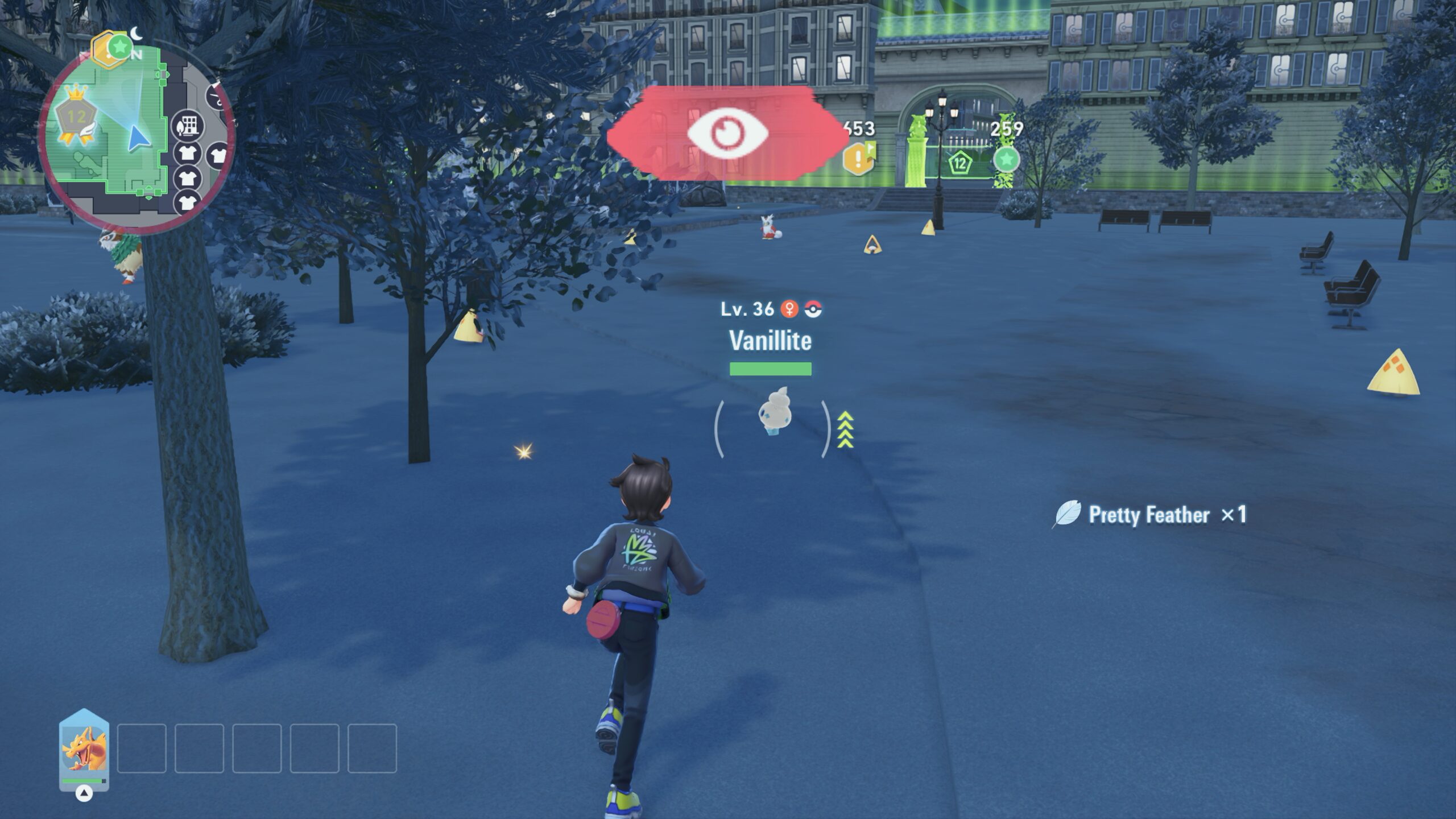Click the crowned 12 badge on the minimap
This screenshot has width=1456, height=819.
coord(76,118)
